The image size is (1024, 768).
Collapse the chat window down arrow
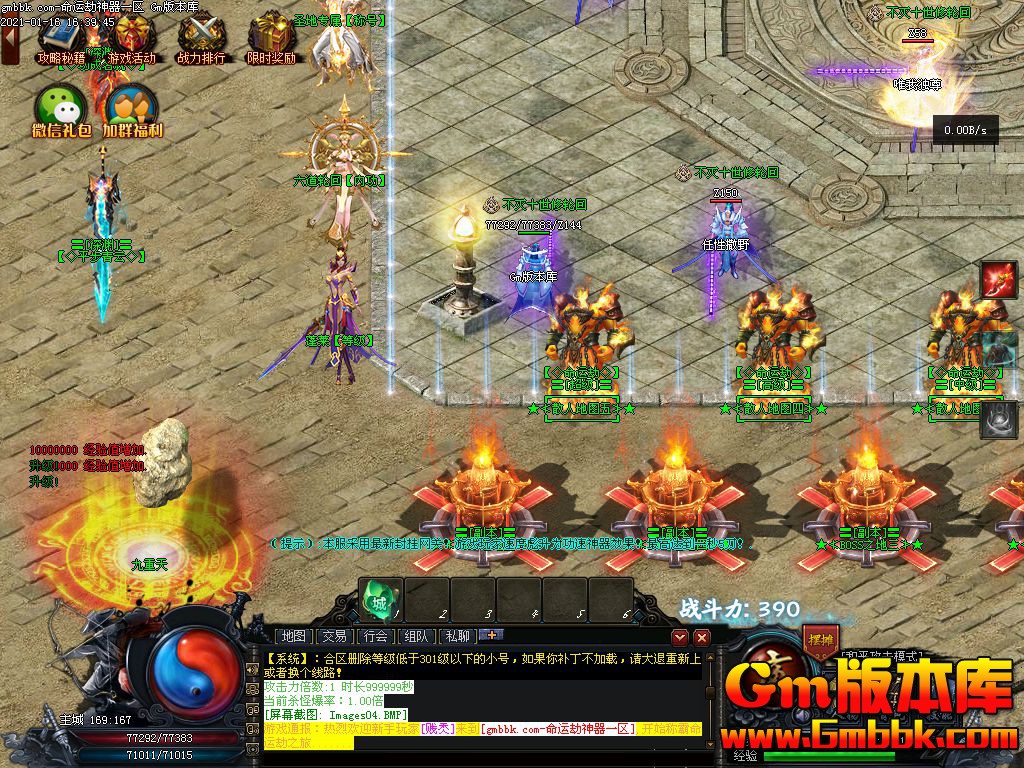(680, 637)
